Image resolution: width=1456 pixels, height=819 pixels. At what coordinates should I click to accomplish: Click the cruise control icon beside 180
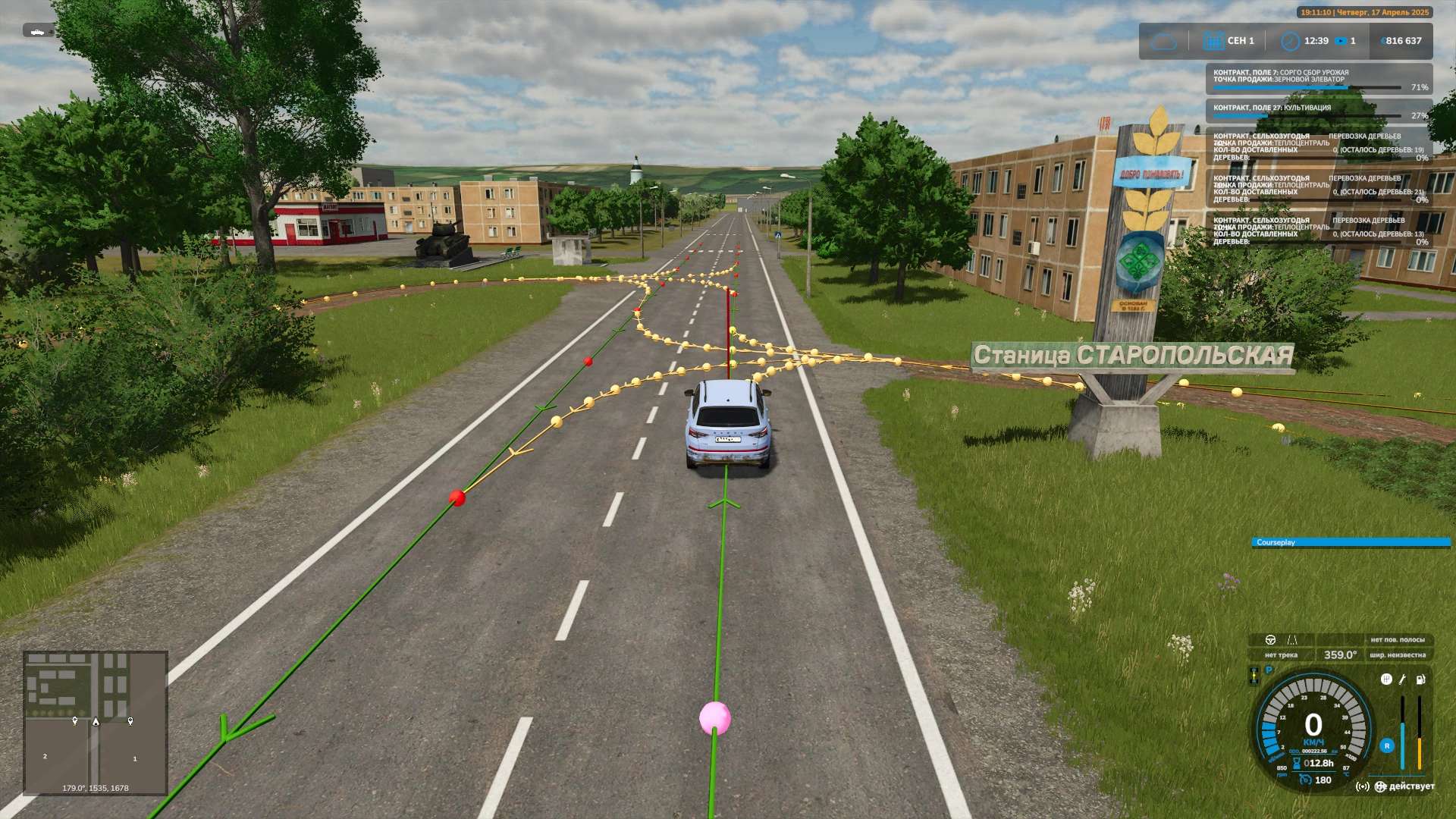[x=1305, y=780]
